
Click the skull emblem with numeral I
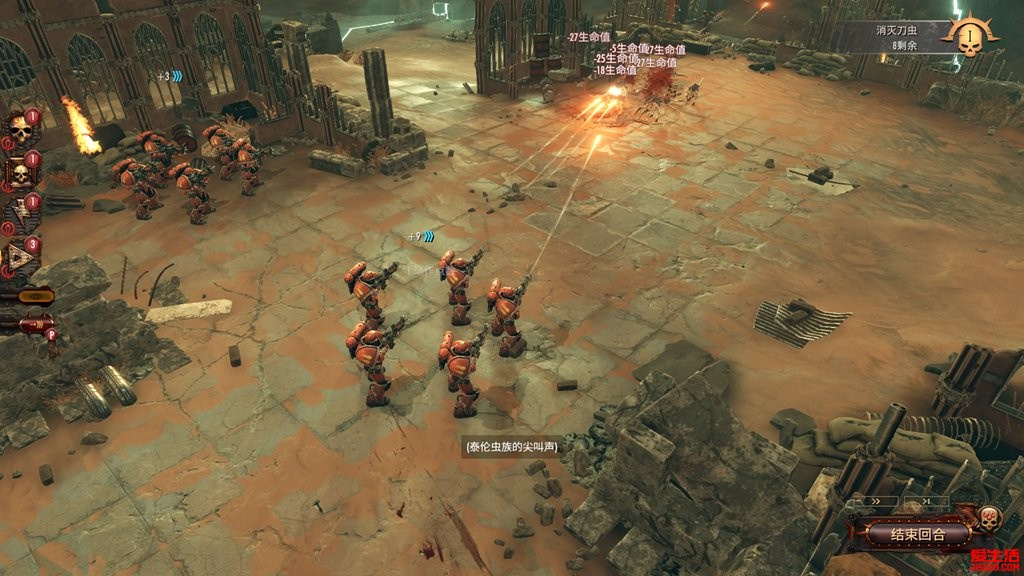pos(969,38)
